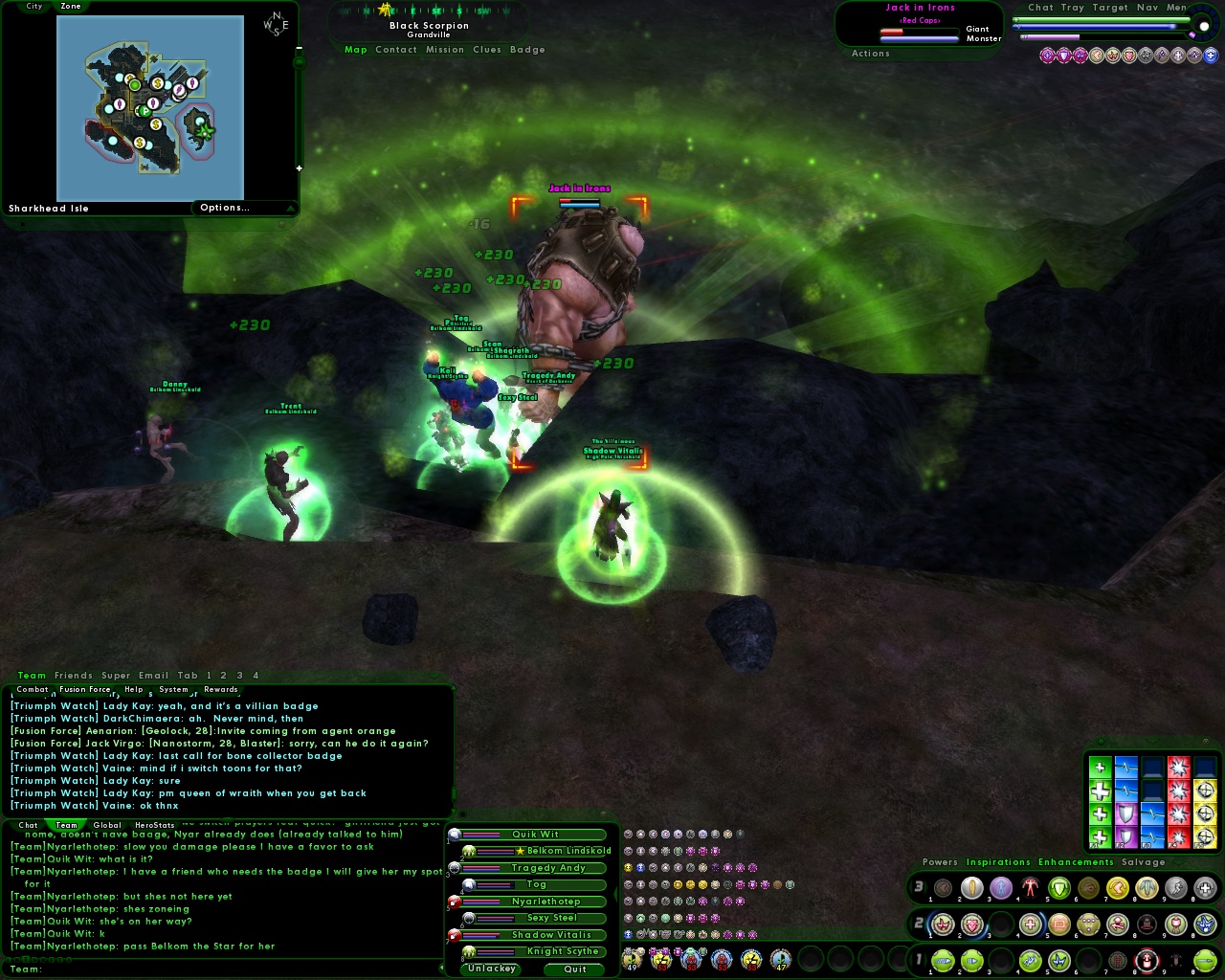Activate the first power in tray 2
Image resolution: width=1225 pixels, height=980 pixels.
pos(943,924)
